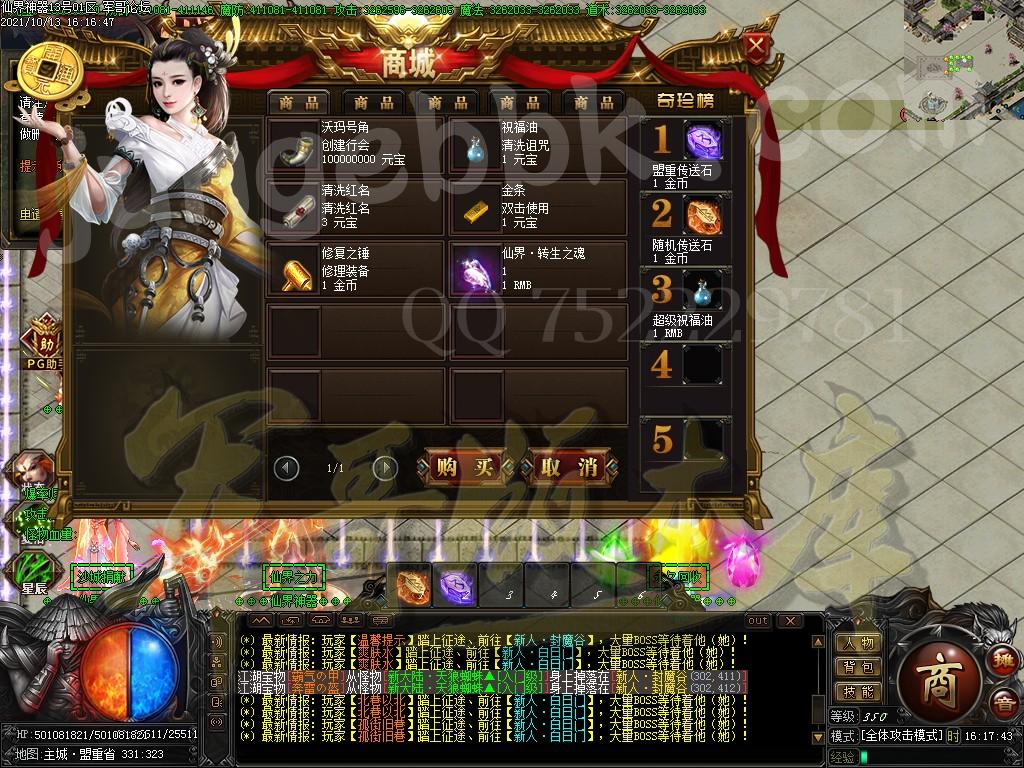The height and width of the screenshot is (768, 1024).
Task: Go to the previous shop page arrow
Action: 287,467
